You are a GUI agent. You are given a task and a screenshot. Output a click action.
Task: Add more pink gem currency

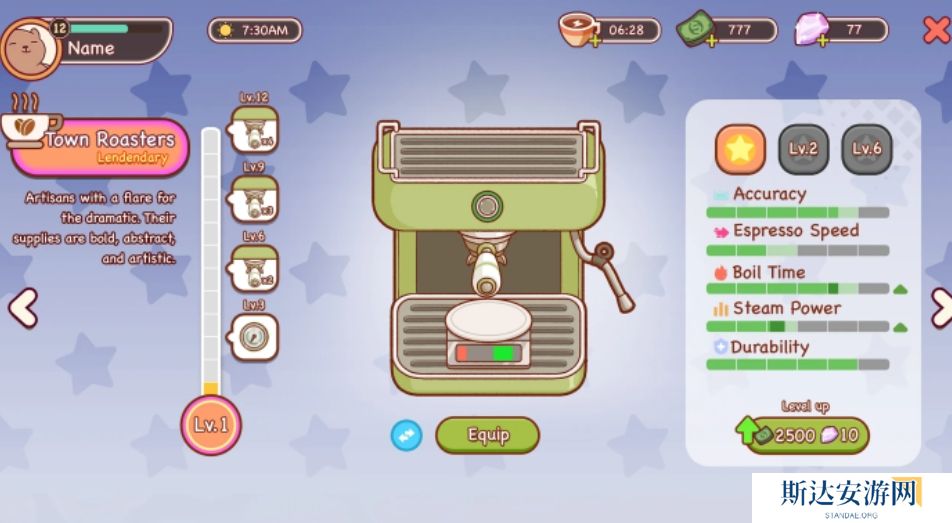pos(822,41)
